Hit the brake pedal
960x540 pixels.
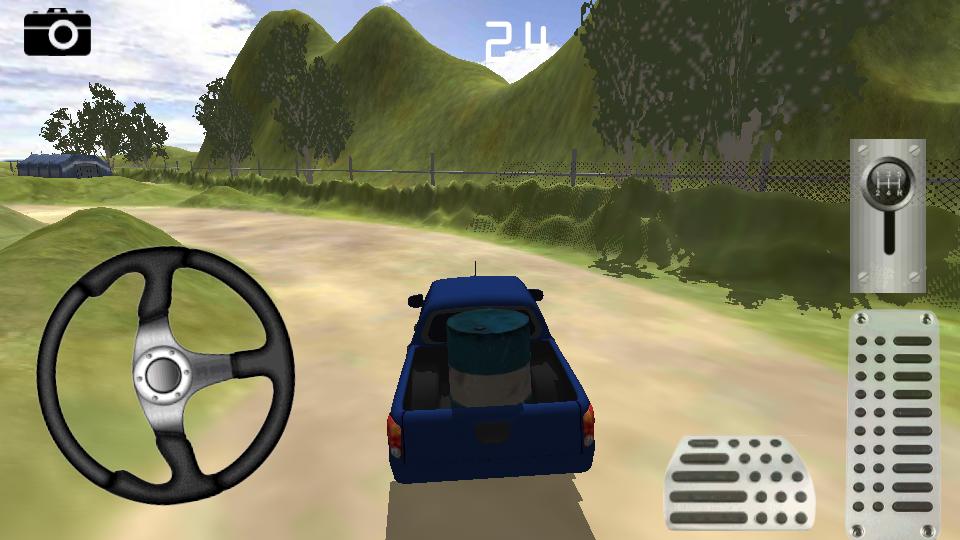click(x=739, y=483)
